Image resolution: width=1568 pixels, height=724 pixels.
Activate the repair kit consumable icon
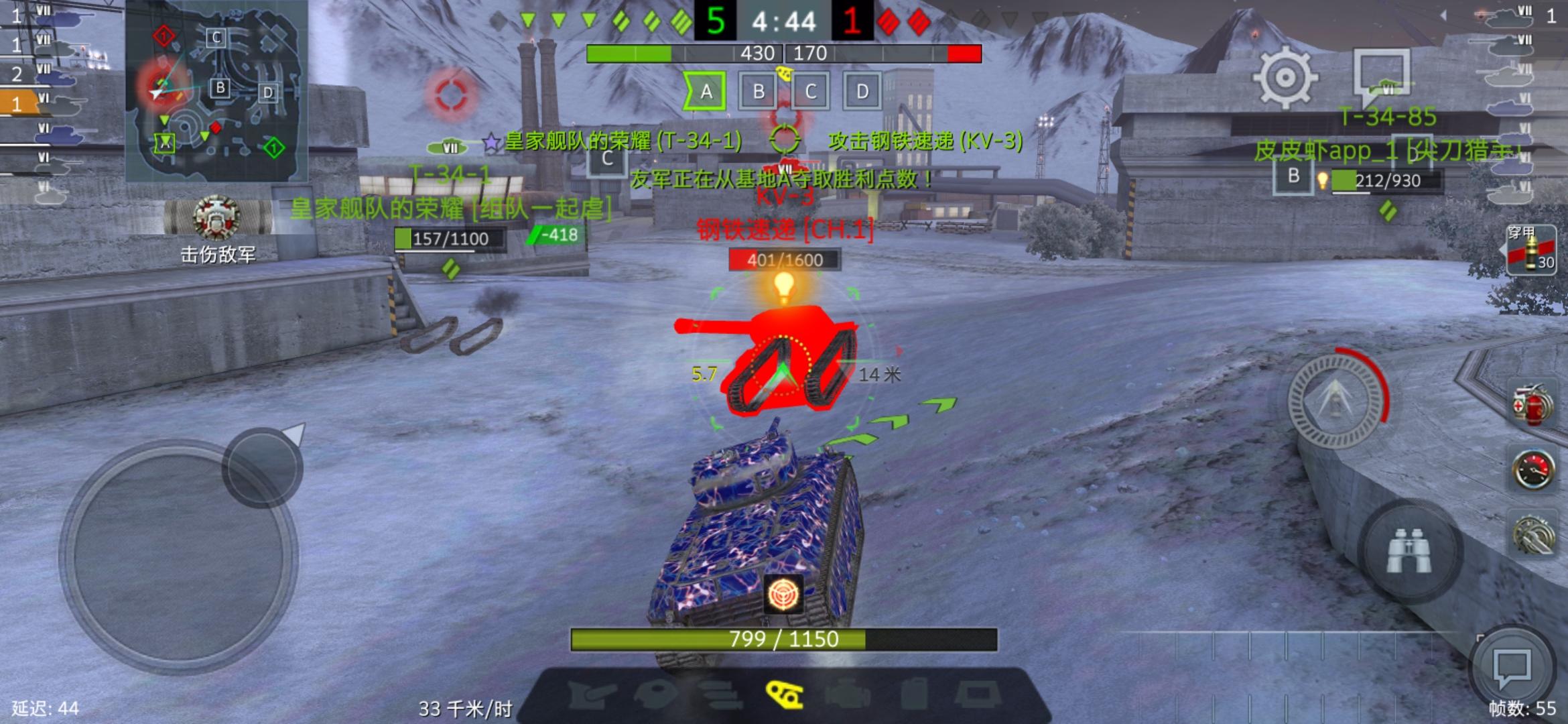click(x=1533, y=533)
